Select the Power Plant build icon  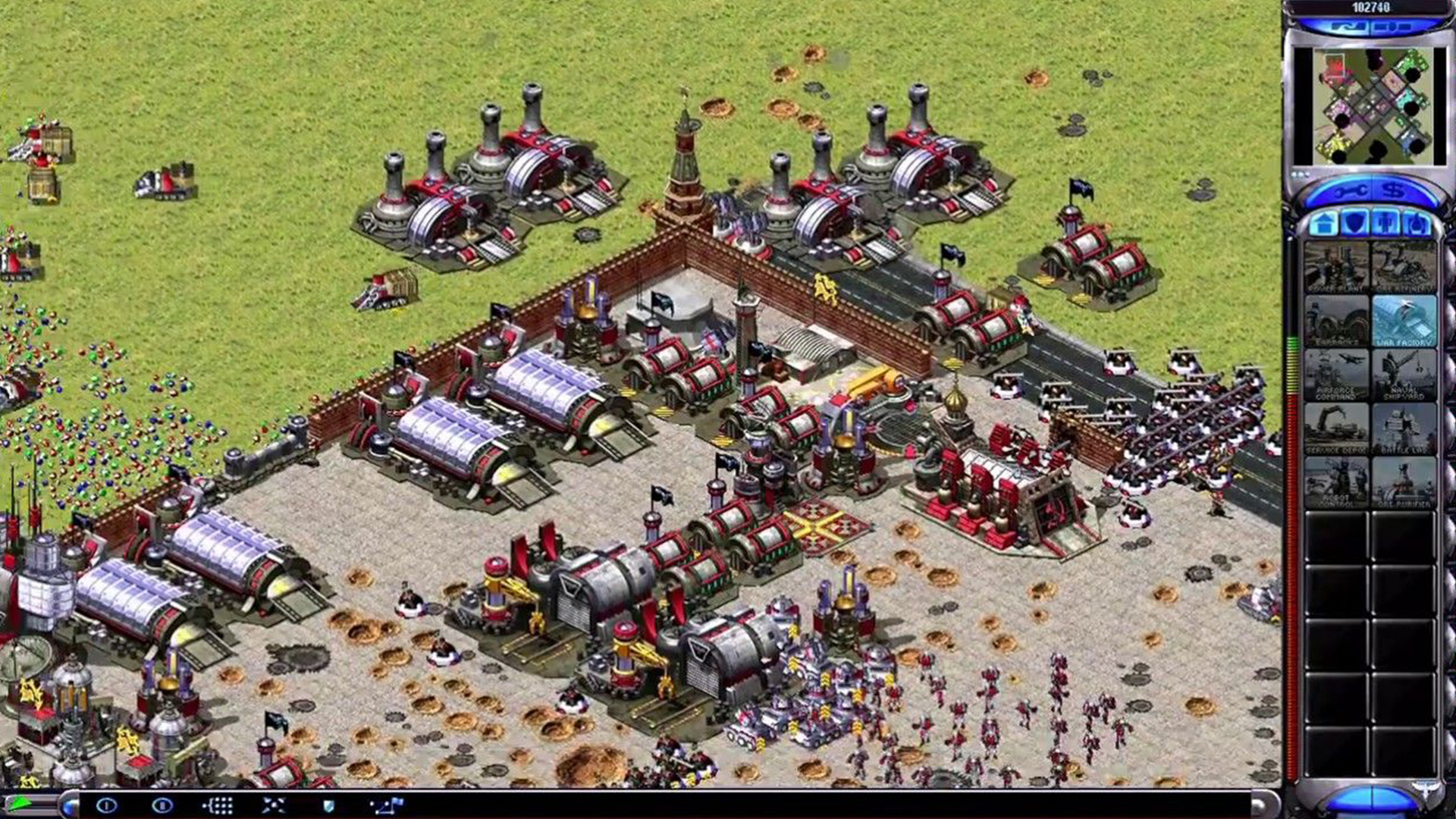pyautogui.click(x=1338, y=265)
